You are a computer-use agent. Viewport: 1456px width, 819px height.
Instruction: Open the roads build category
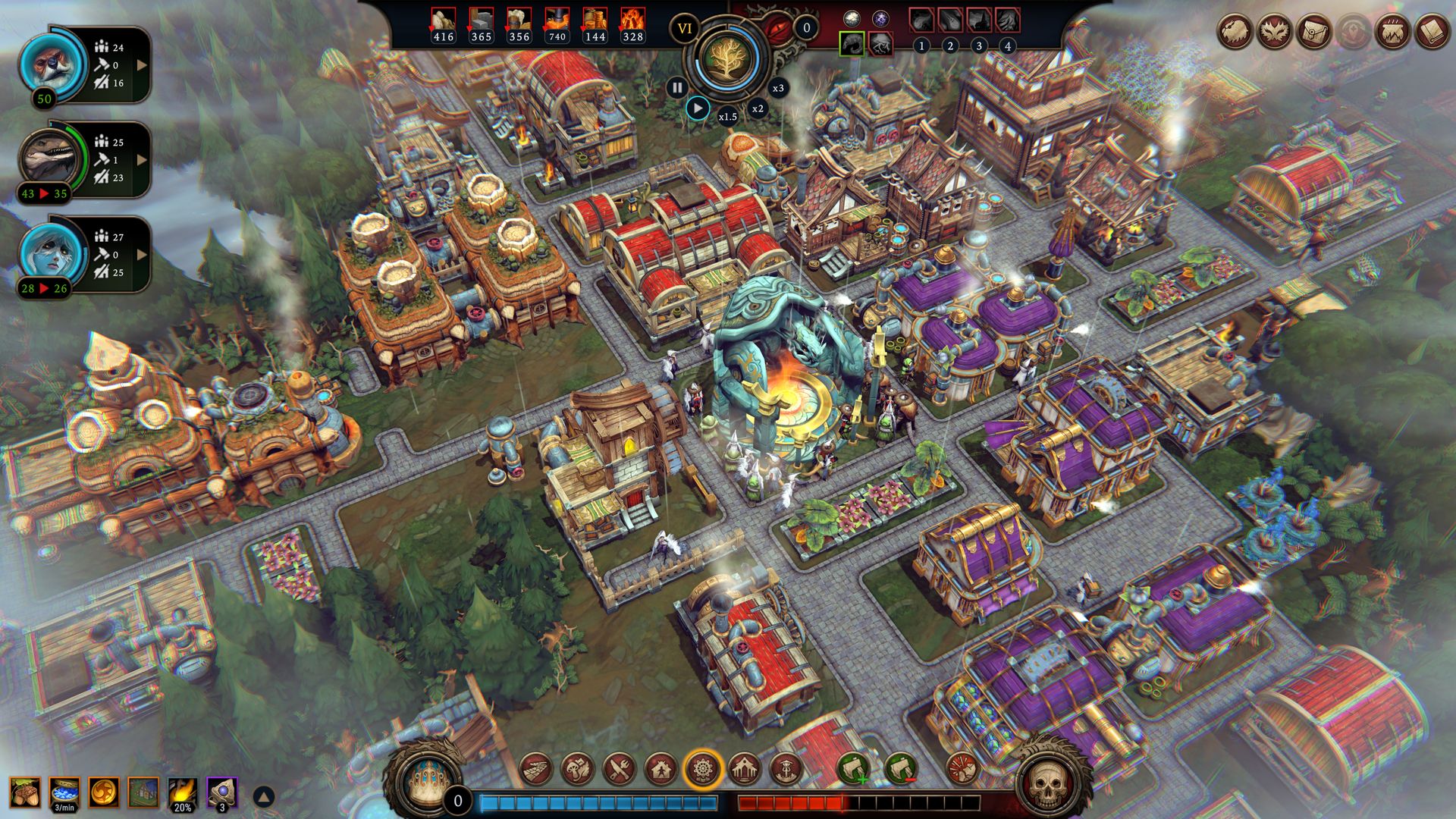(536, 770)
